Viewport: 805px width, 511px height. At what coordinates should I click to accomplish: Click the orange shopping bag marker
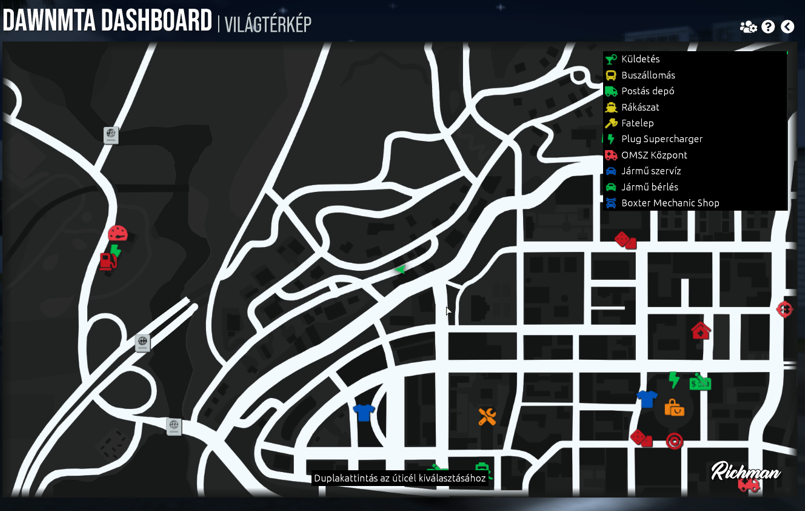[674, 407]
